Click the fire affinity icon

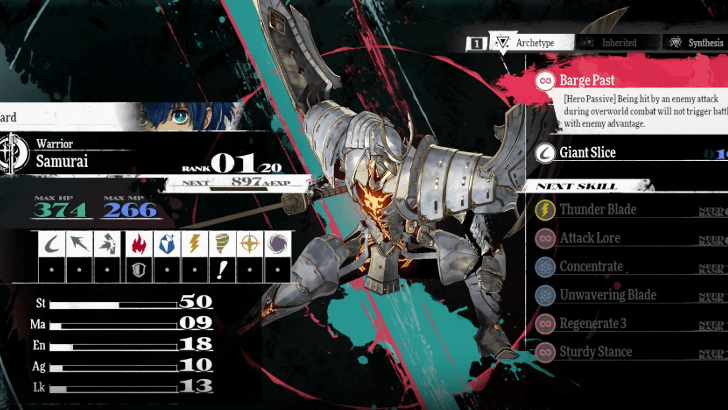(x=140, y=245)
